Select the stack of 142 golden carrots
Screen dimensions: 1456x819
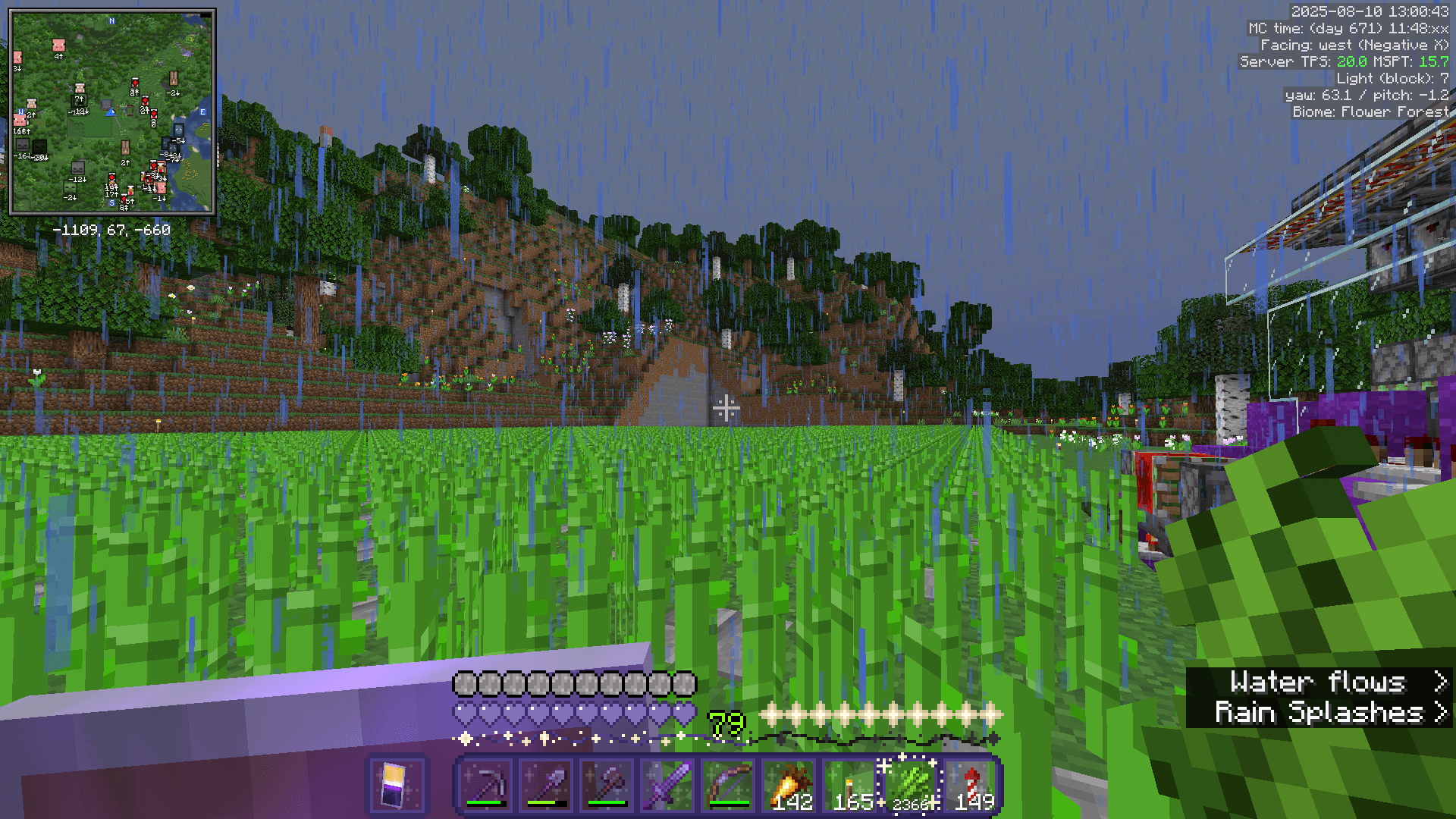pyautogui.click(x=789, y=781)
